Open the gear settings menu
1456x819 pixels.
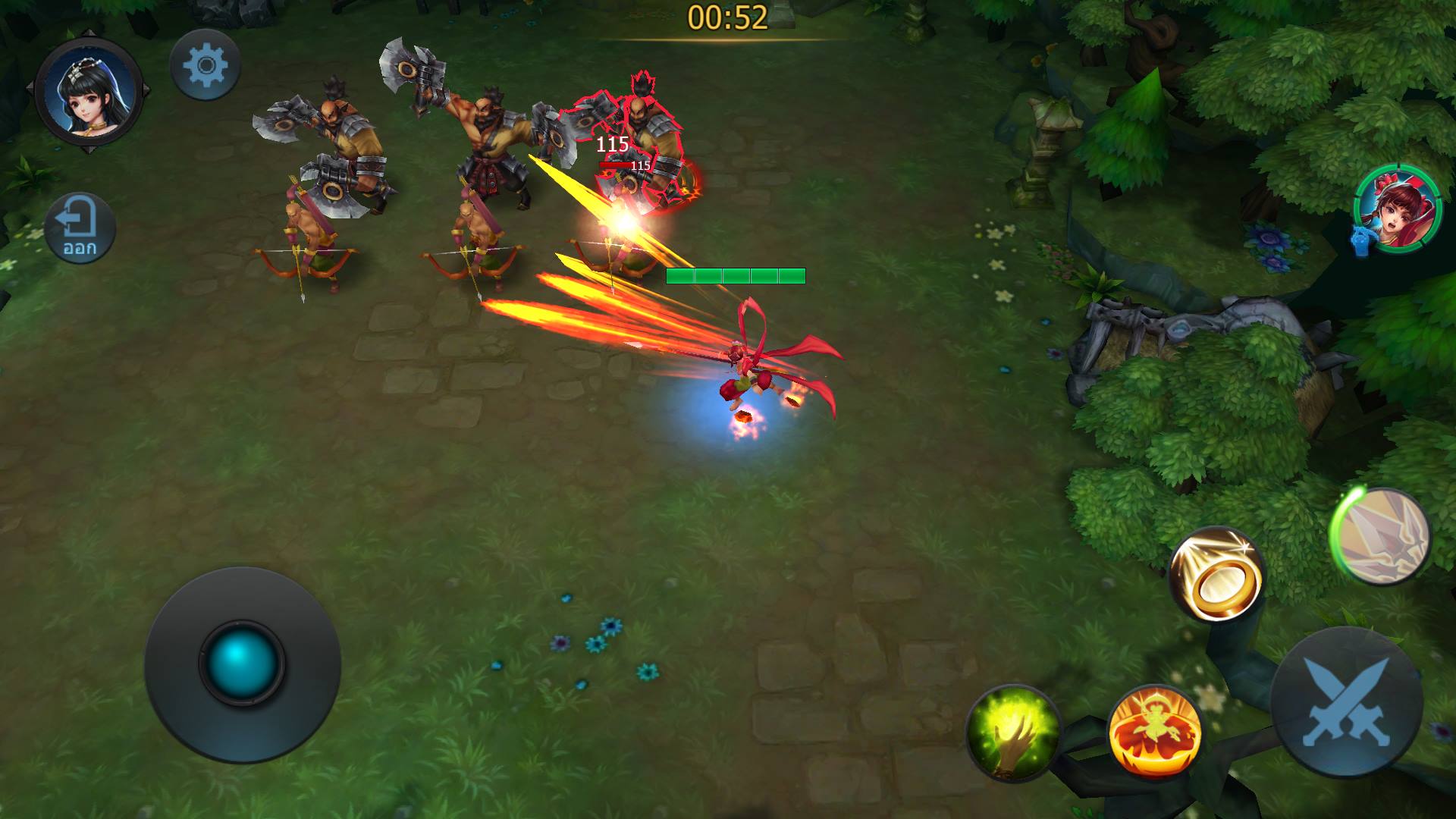point(205,65)
